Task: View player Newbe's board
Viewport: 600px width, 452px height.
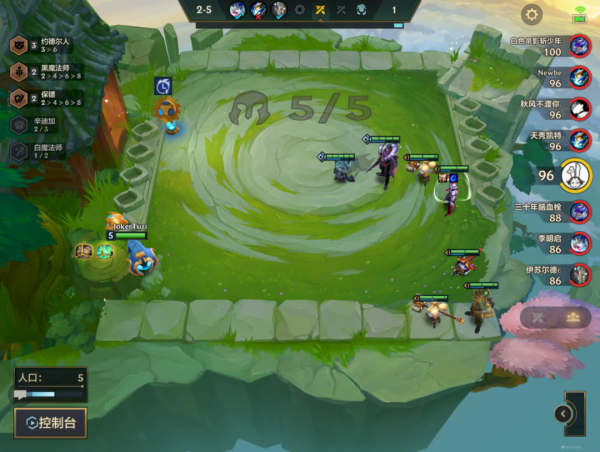Action: (x=579, y=77)
